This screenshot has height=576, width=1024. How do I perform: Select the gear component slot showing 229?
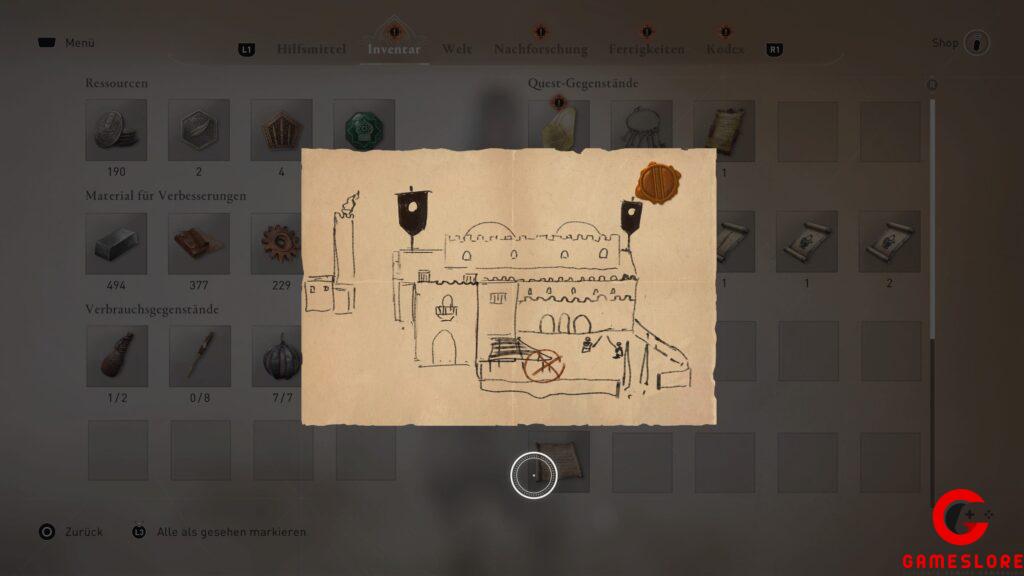tap(280, 243)
